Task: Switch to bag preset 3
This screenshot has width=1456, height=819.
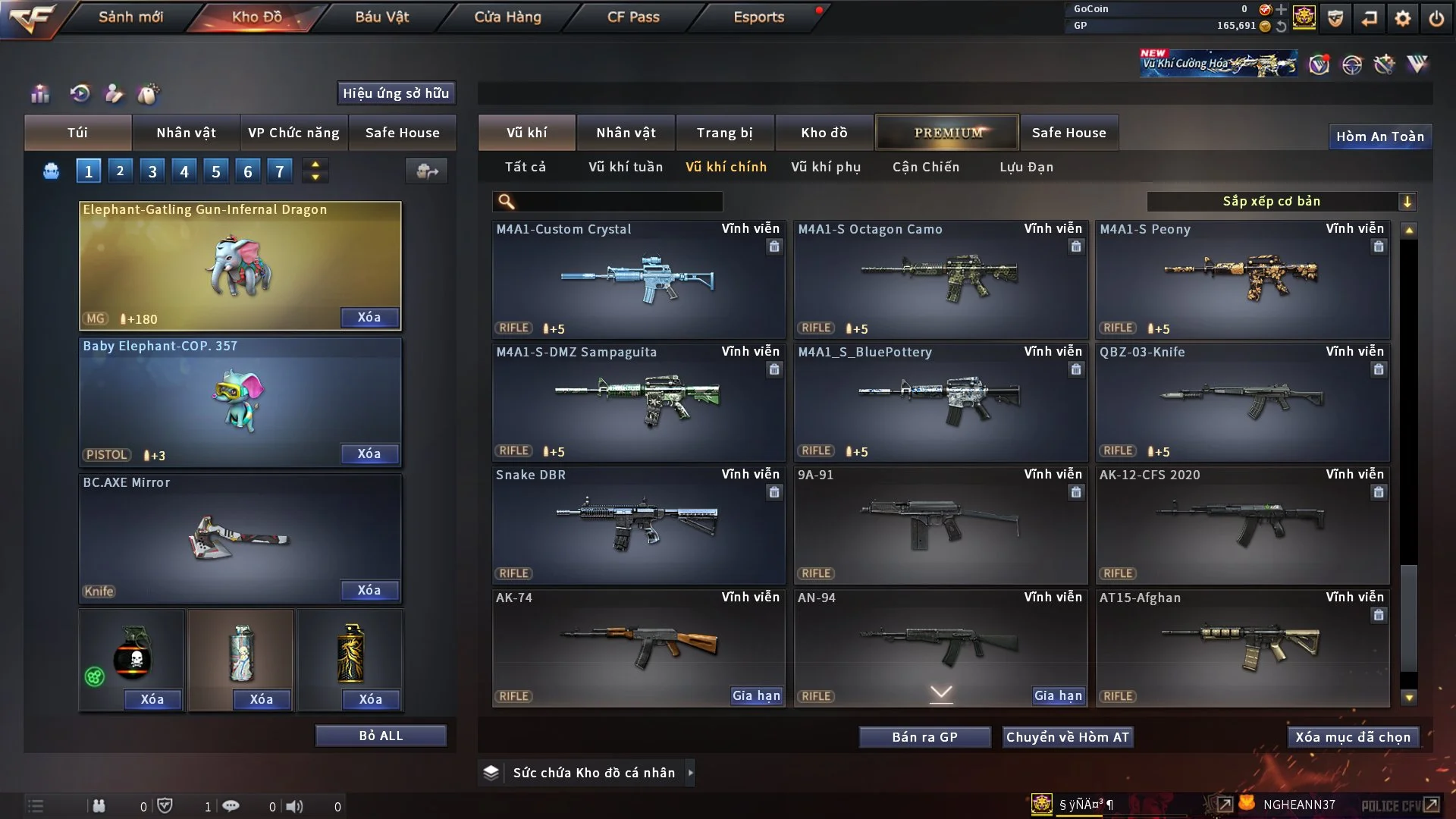Action: pyautogui.click(x=152, y=171)
